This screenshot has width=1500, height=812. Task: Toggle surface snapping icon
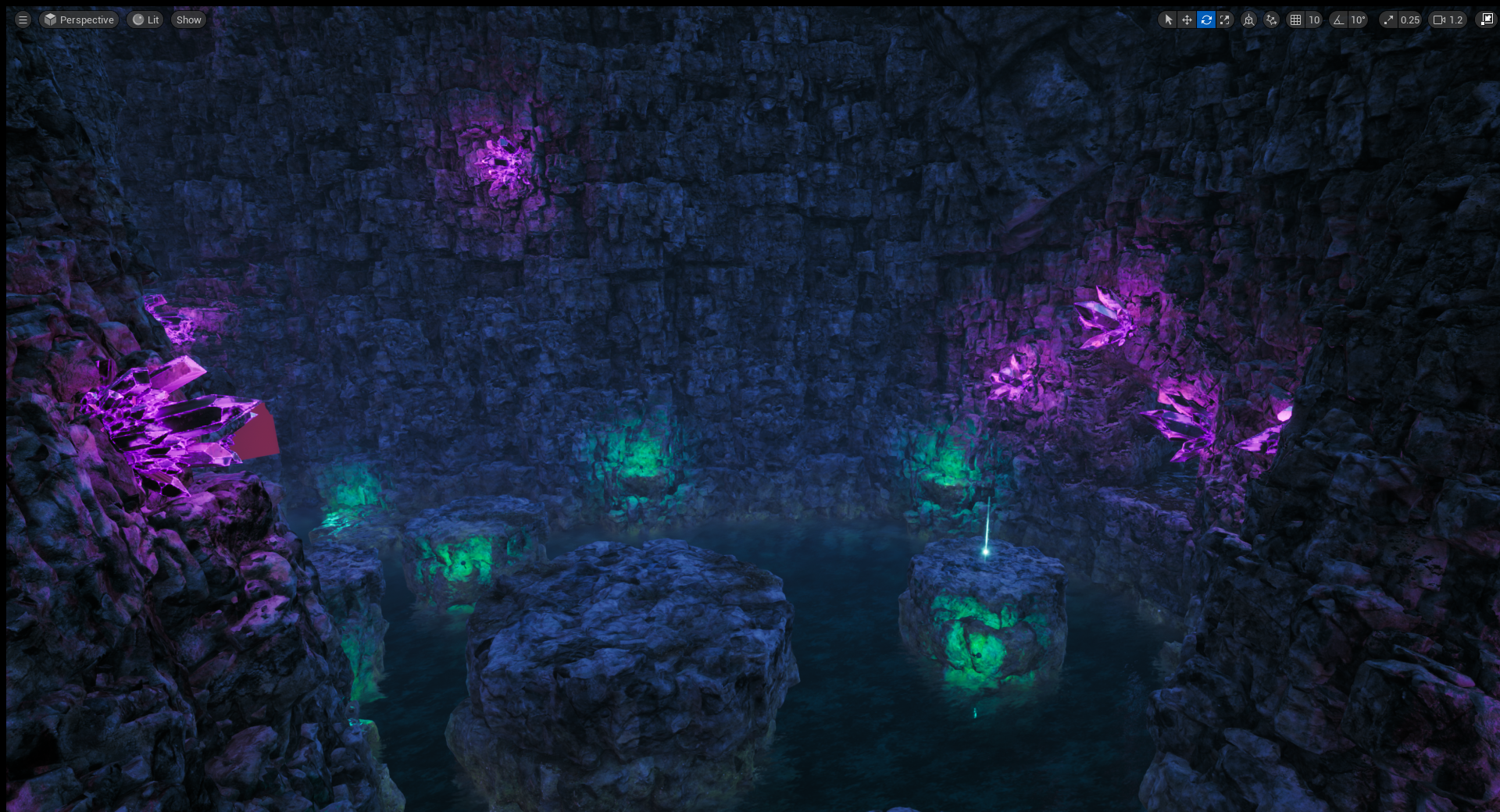click(x=1272, y=20)
